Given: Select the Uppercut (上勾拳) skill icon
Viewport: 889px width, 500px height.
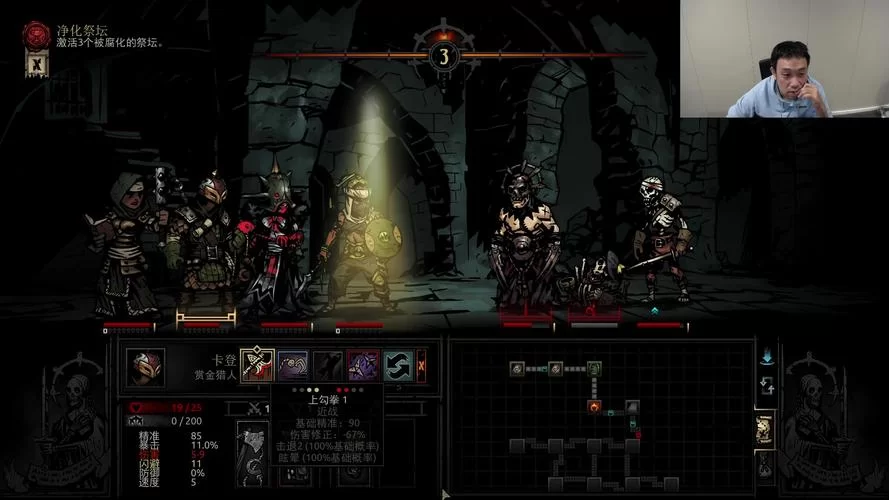Looking at the screenshot, I should (x=255, y=365).
